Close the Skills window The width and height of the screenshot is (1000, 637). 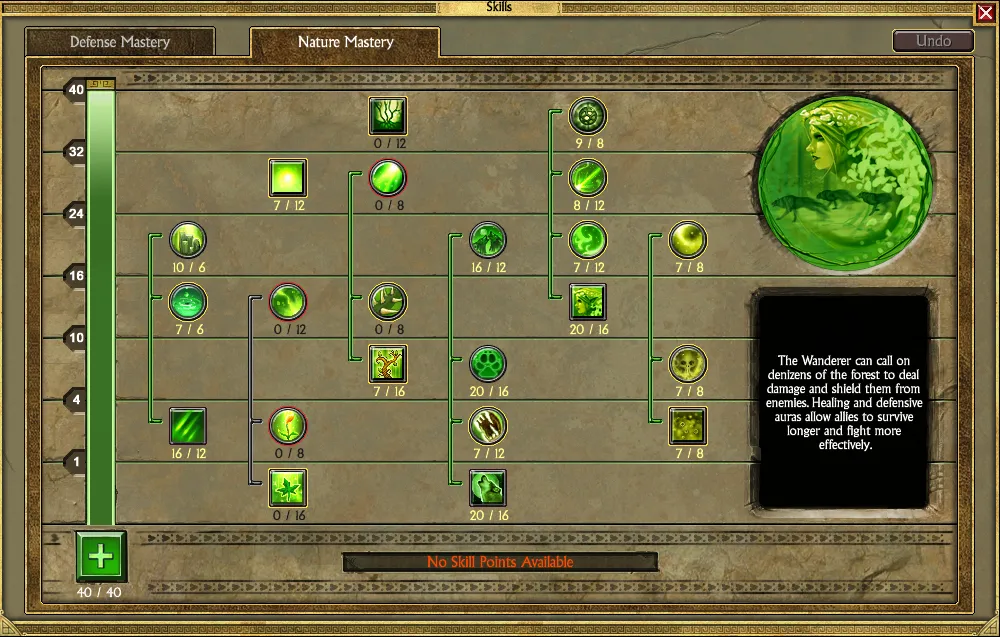click(985, 13)
